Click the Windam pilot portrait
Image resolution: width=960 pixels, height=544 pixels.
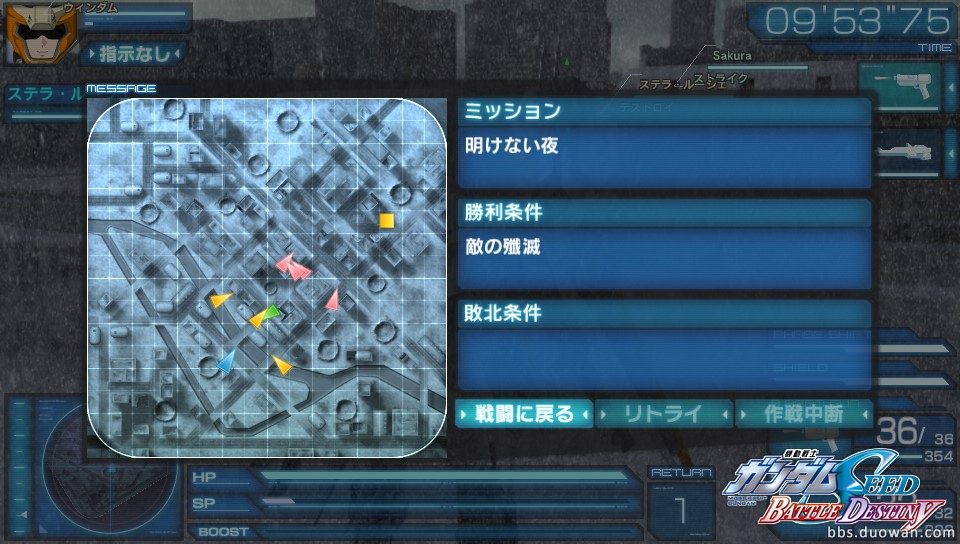click(30, 34)
